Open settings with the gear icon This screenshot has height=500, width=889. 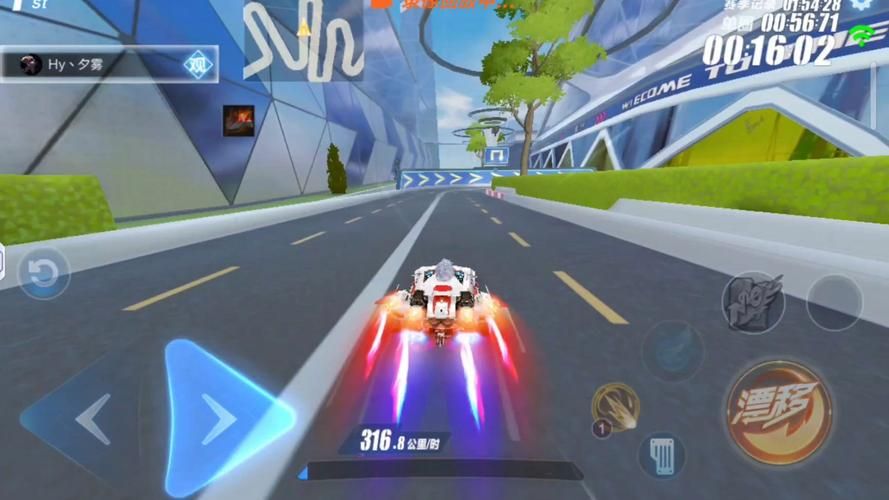click(x=862, y=5)
